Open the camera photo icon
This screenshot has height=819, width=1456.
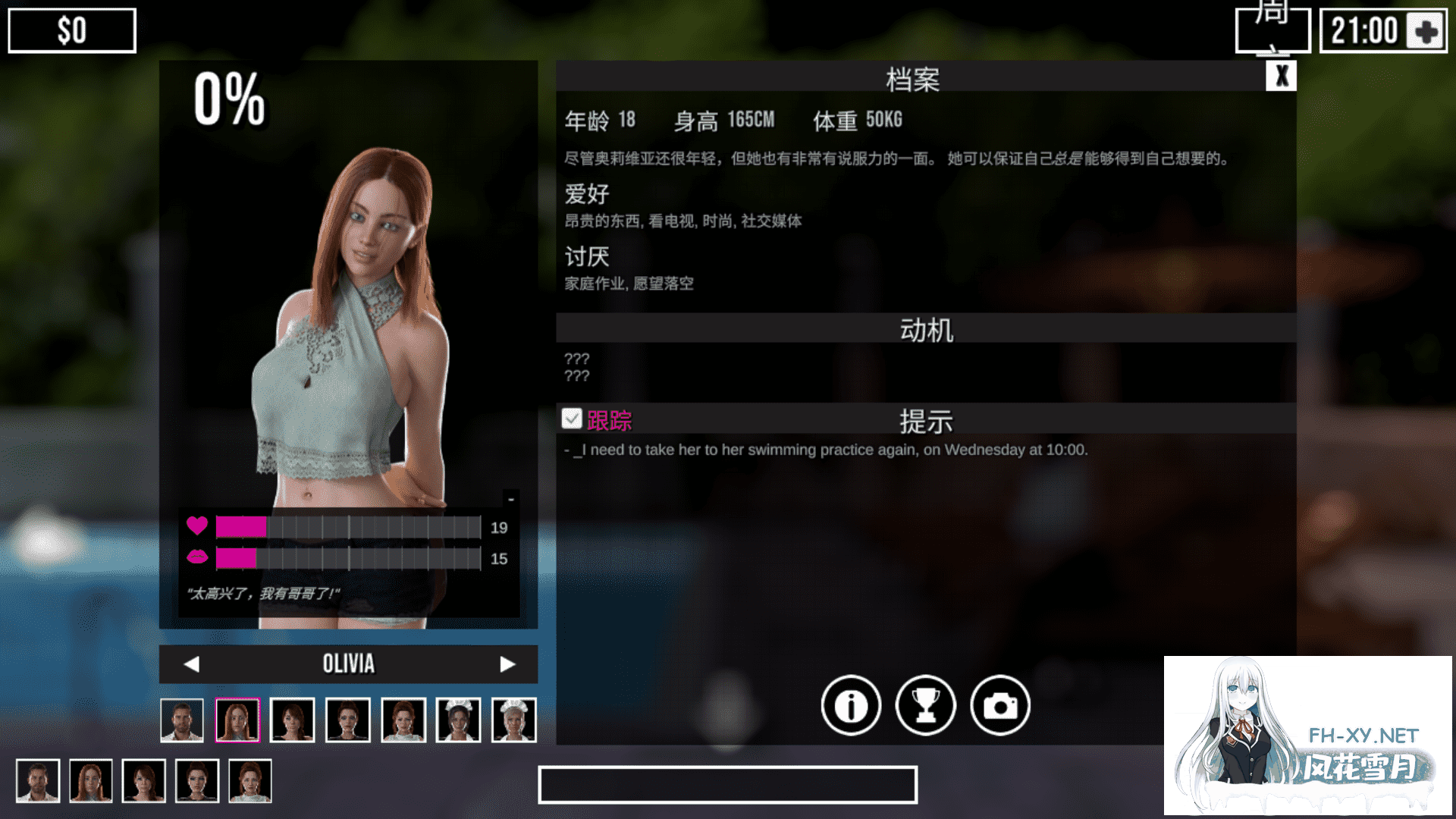(1000, 705)
